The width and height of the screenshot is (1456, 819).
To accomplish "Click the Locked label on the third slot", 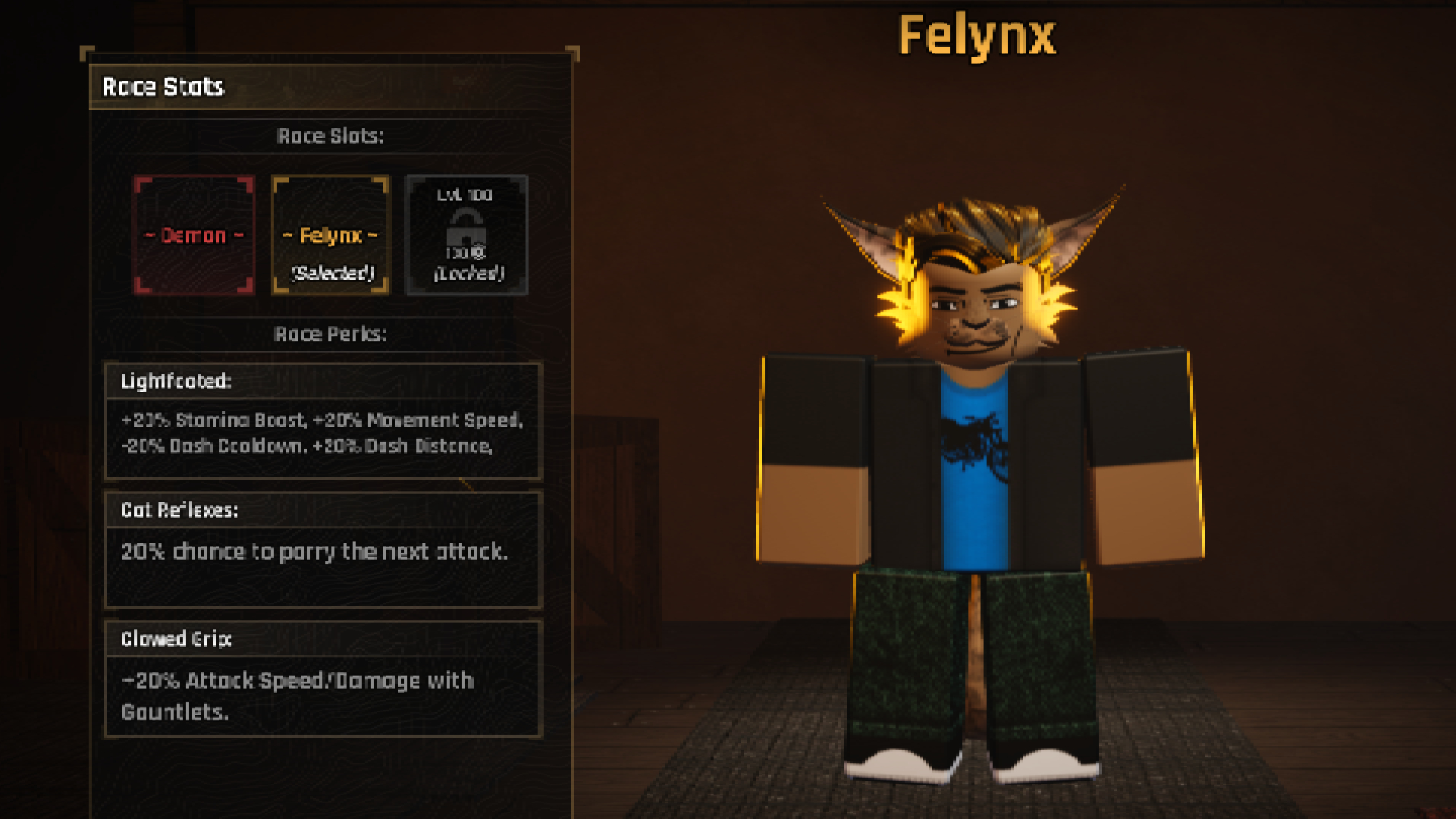I will [x=467, y=275].
